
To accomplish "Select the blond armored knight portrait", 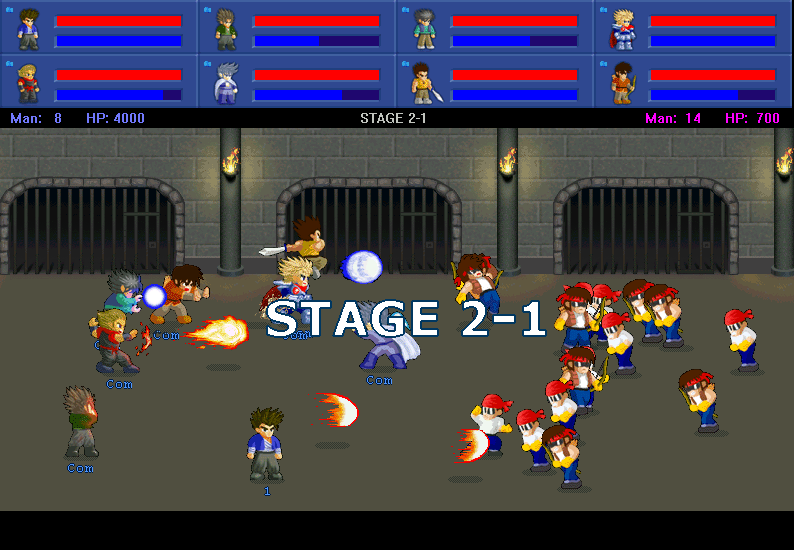I will tap(622, 28).
